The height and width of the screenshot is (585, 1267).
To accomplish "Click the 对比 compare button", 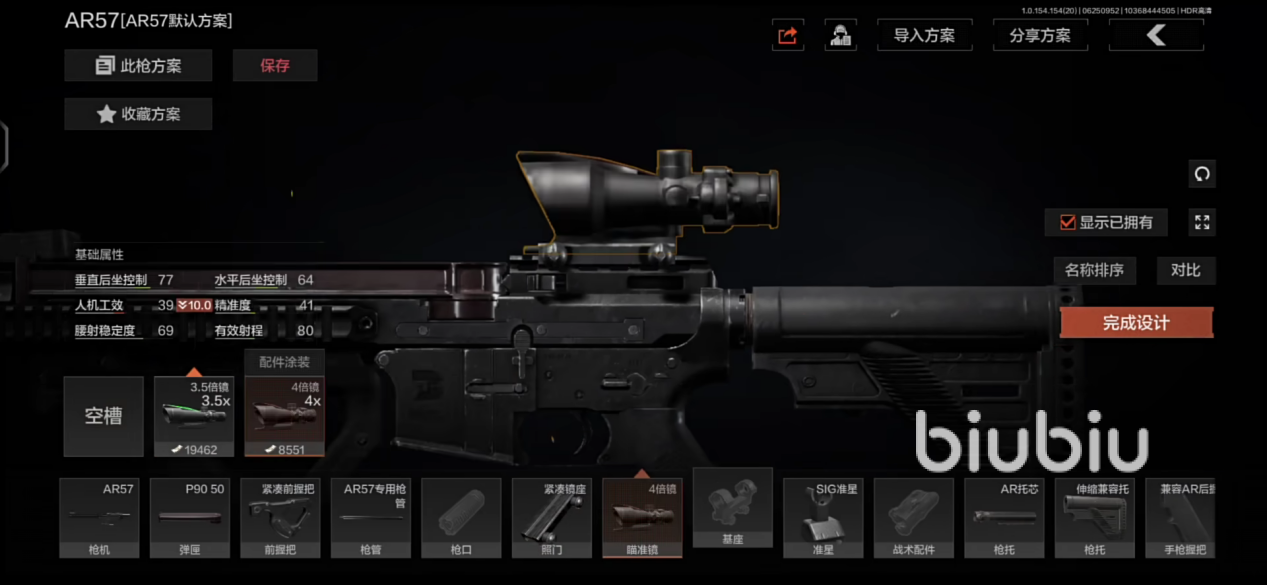I will (1185, 270).
